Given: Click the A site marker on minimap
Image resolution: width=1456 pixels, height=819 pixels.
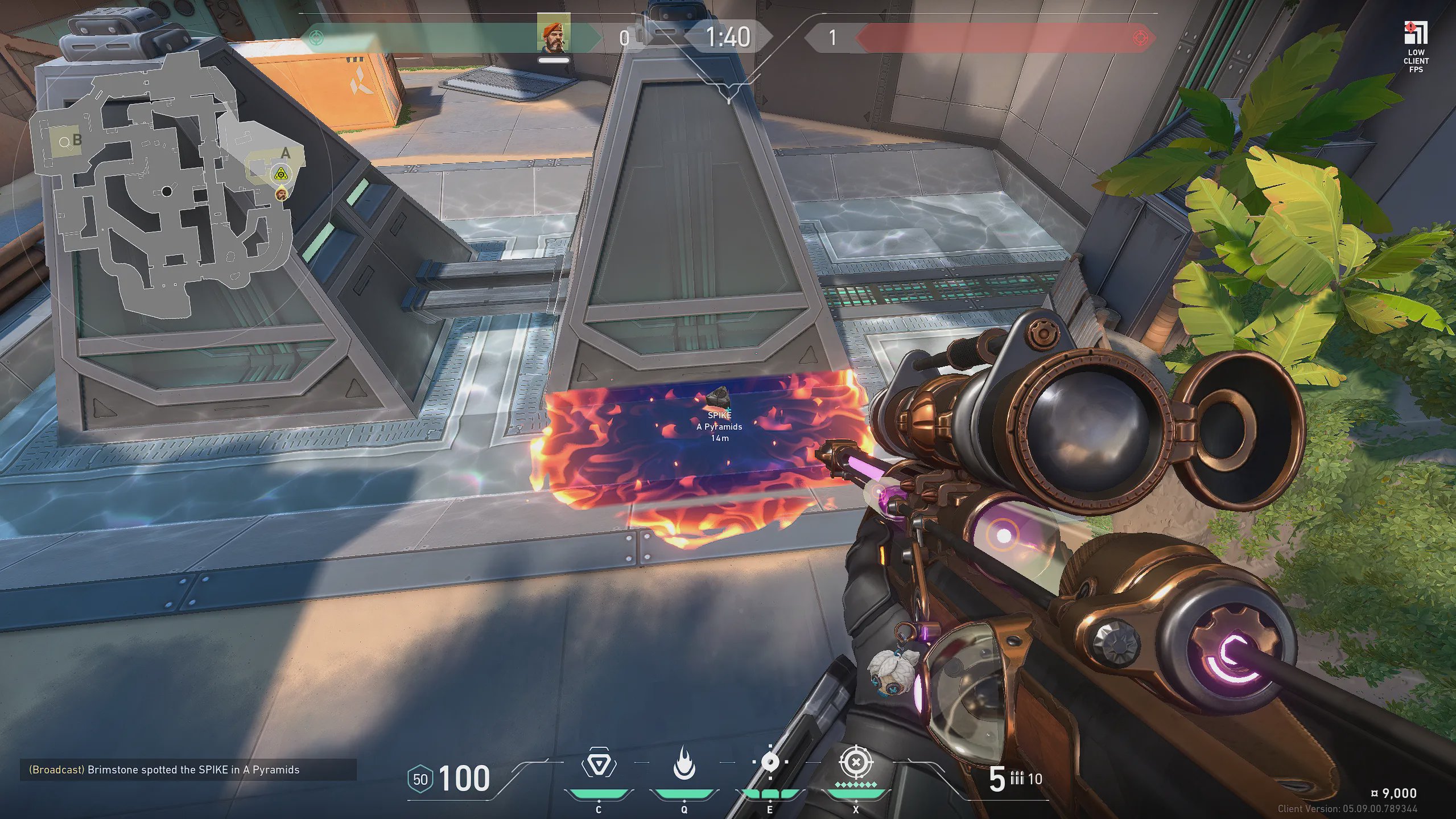Looking at the screenshot, I should (286, 153).
